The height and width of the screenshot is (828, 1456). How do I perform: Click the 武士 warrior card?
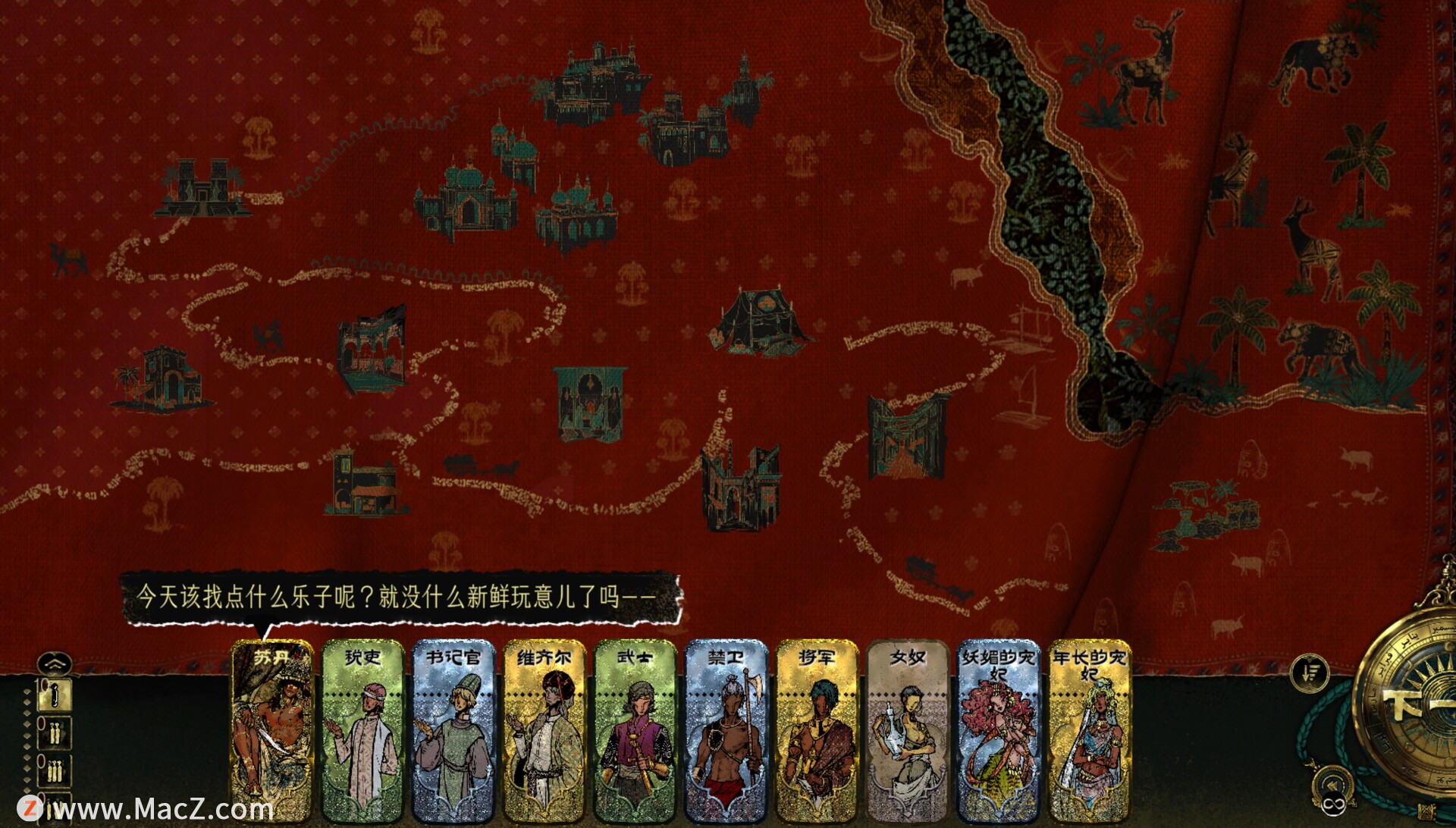coord(635,732)
